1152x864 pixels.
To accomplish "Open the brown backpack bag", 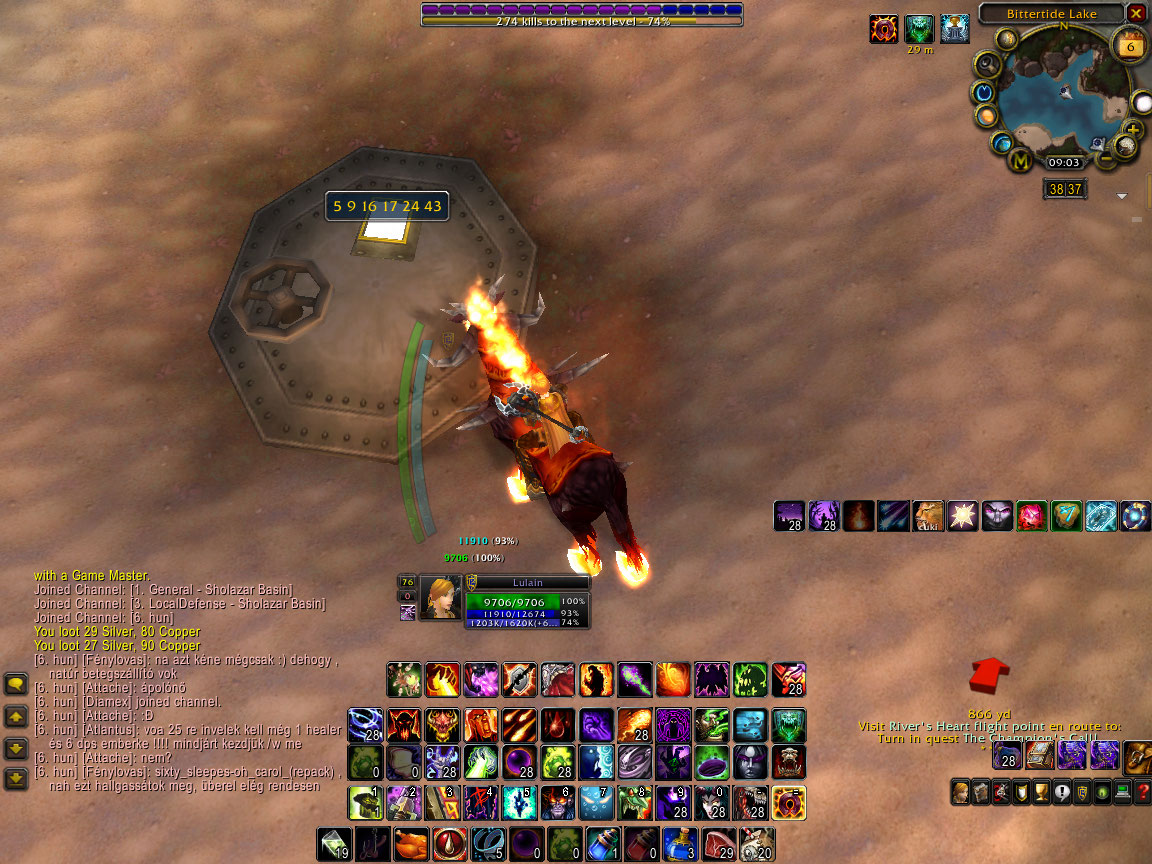I will coord(1139,757).
